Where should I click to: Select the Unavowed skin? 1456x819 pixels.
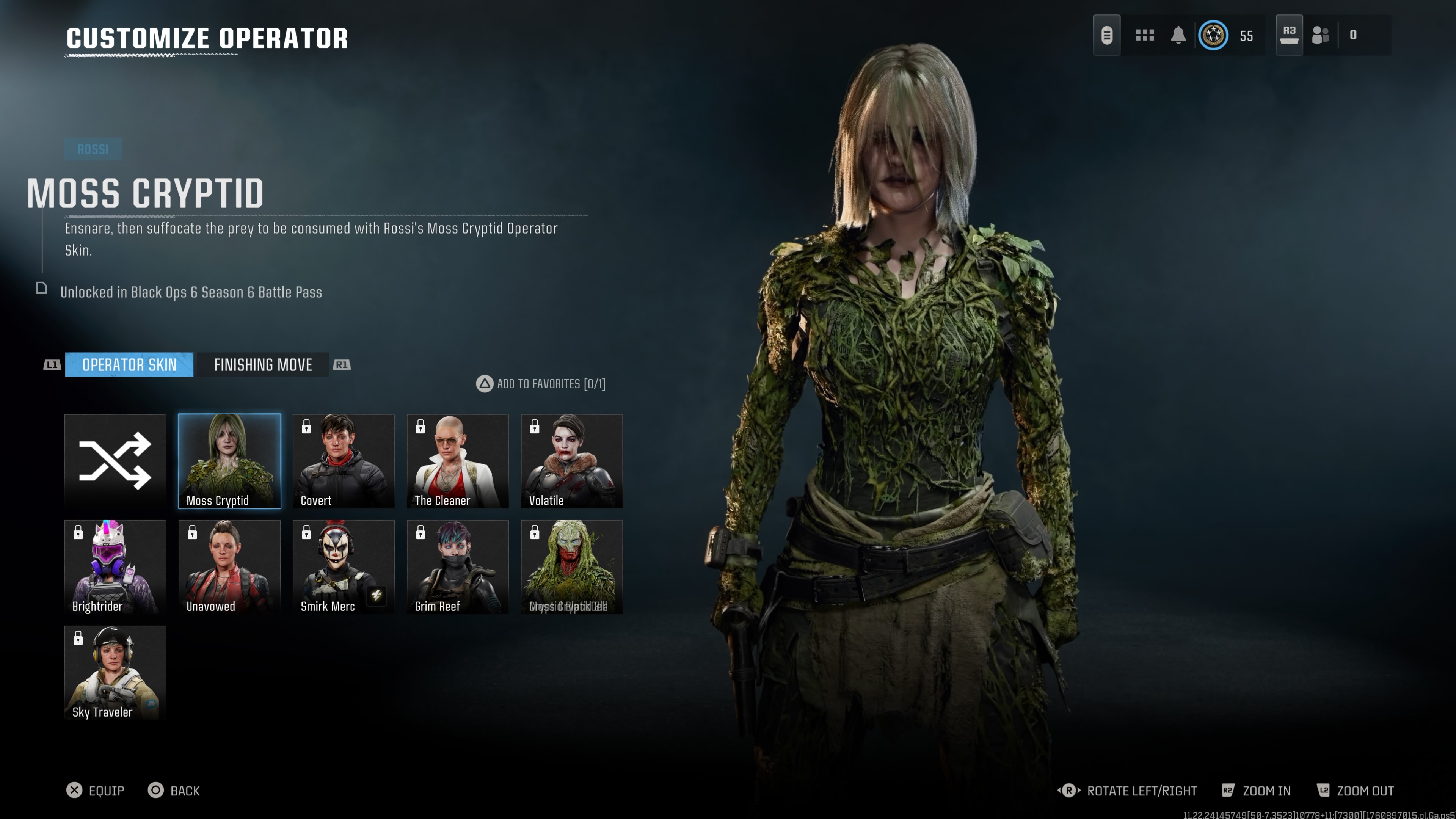click(229, 566)
